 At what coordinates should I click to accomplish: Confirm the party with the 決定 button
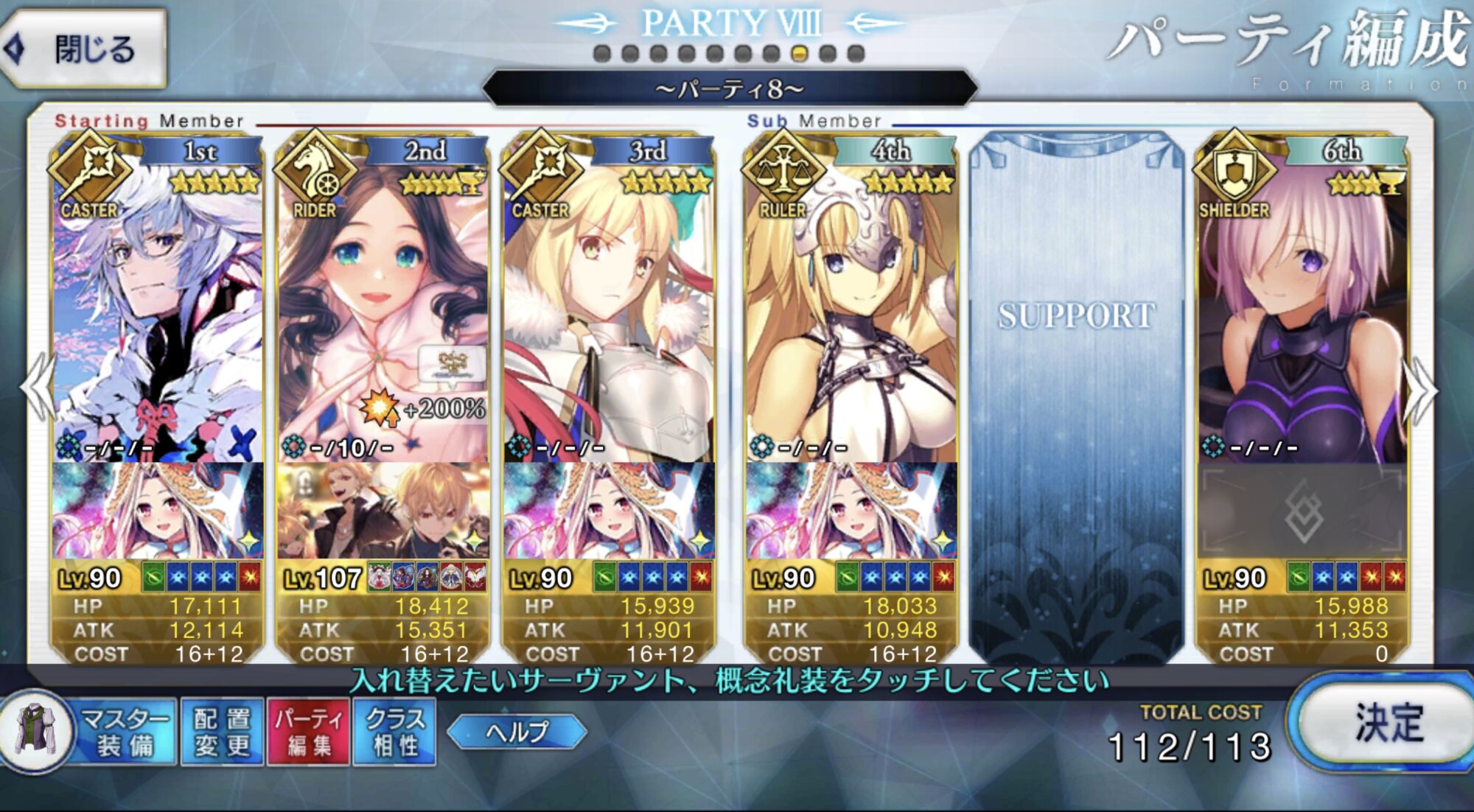1386,724
